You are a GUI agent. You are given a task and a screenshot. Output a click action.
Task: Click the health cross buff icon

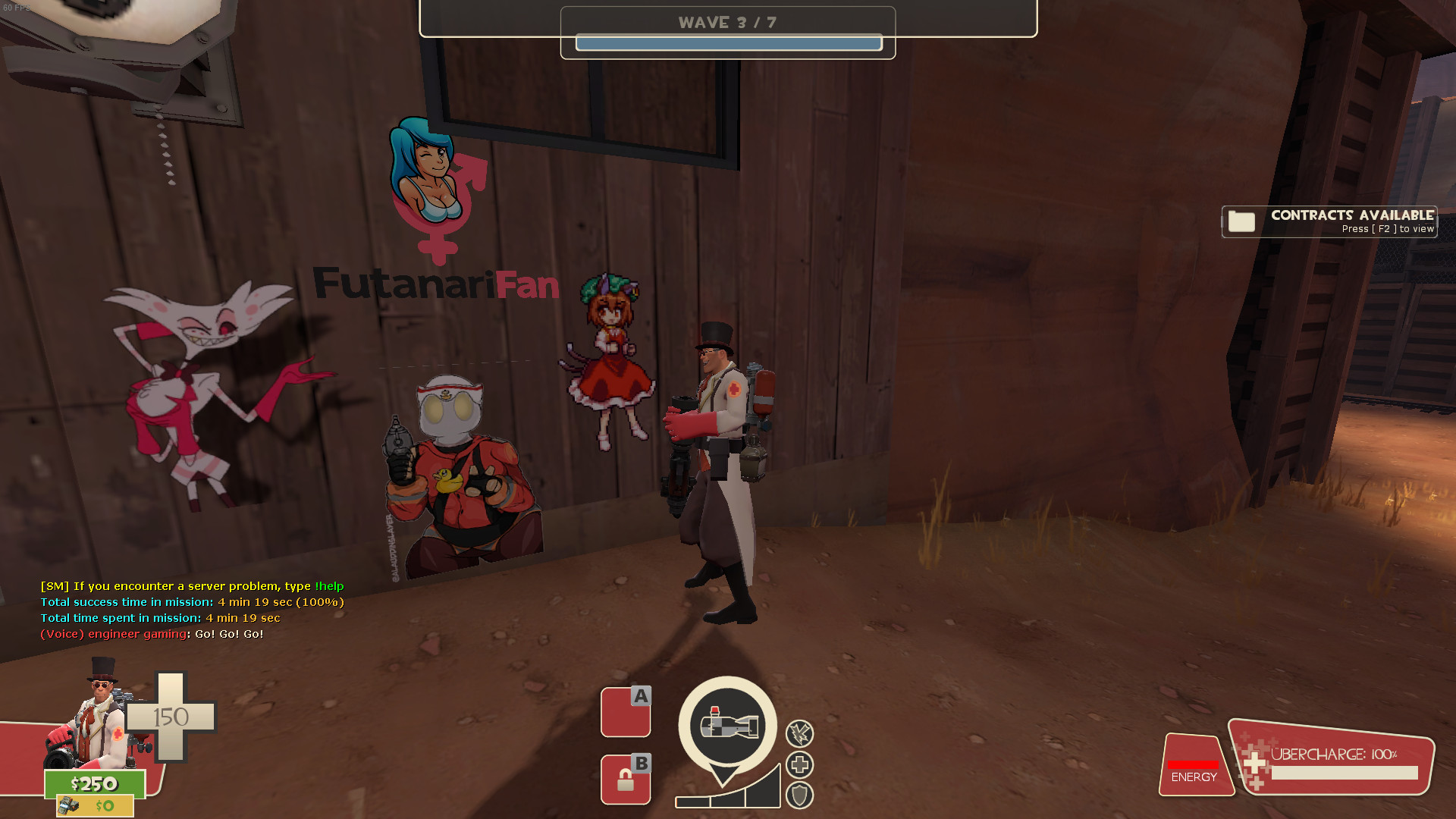800,764
